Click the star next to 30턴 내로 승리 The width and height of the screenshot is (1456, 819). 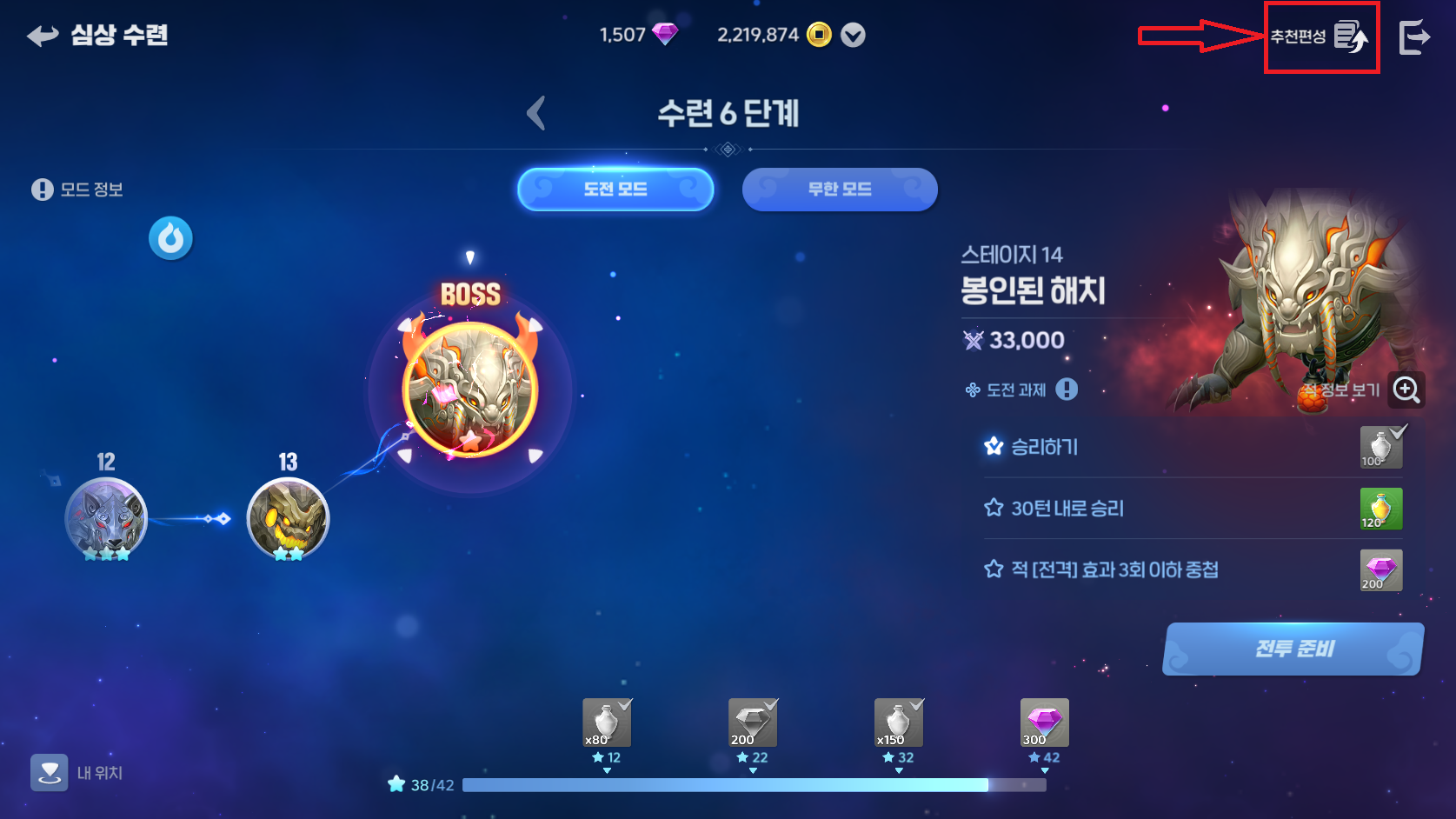tap(992, 509)
